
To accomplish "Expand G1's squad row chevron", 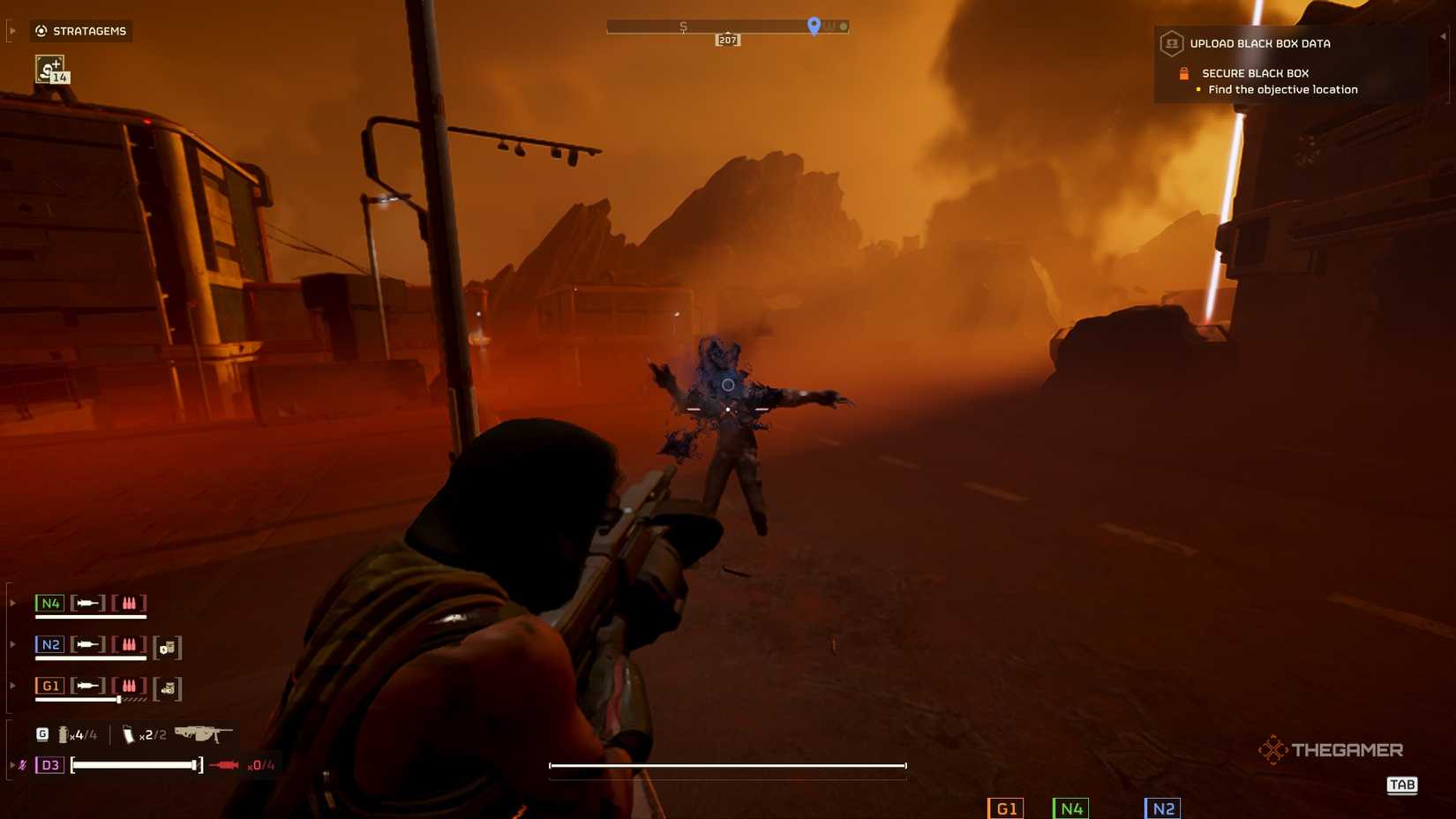I will click(x=12, y=685).
